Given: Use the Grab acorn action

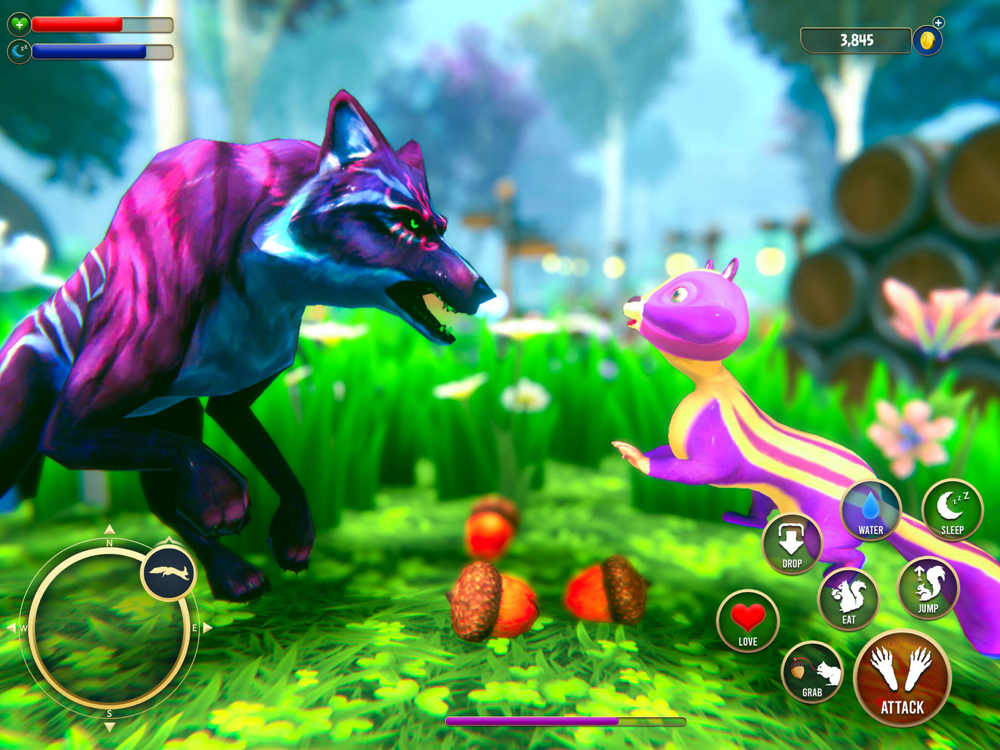Looking at the screenshot, I should [812, 672].
